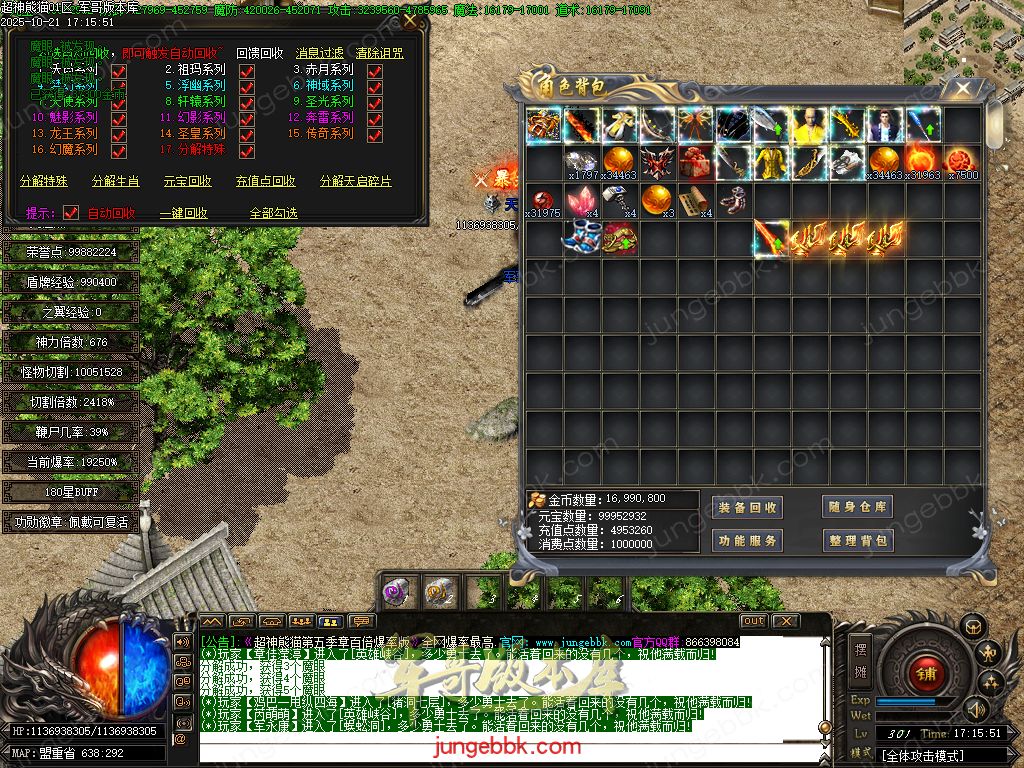Open the 随身仓库 portable warehouse
The height and width of the screenshot is (768, 1024).
pyautogui.click(x=857, y=507)
